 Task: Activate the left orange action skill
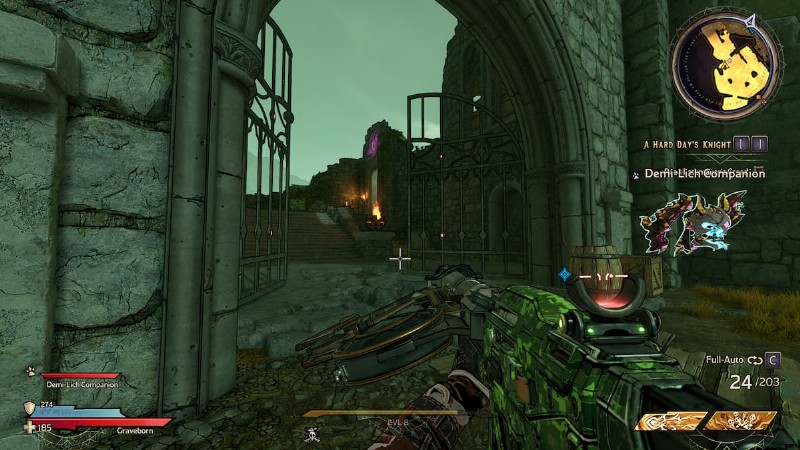tap(669, 421)
